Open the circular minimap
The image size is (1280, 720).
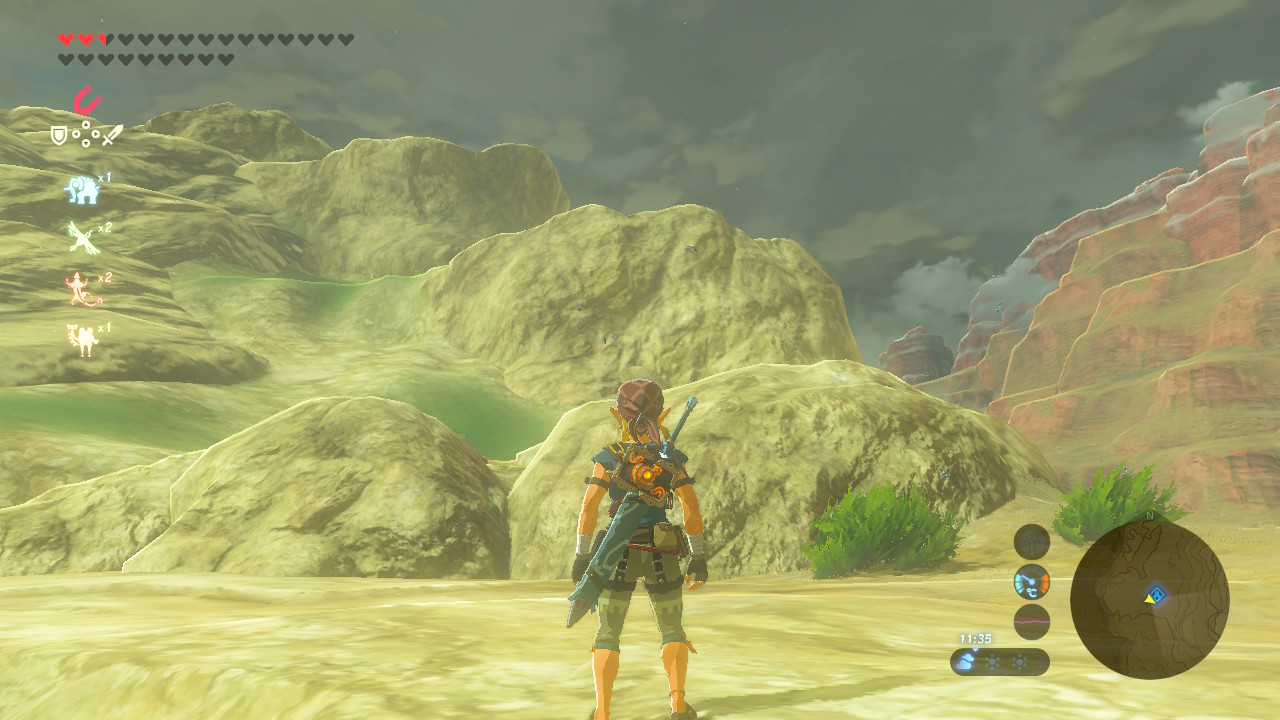[1149, 599]
